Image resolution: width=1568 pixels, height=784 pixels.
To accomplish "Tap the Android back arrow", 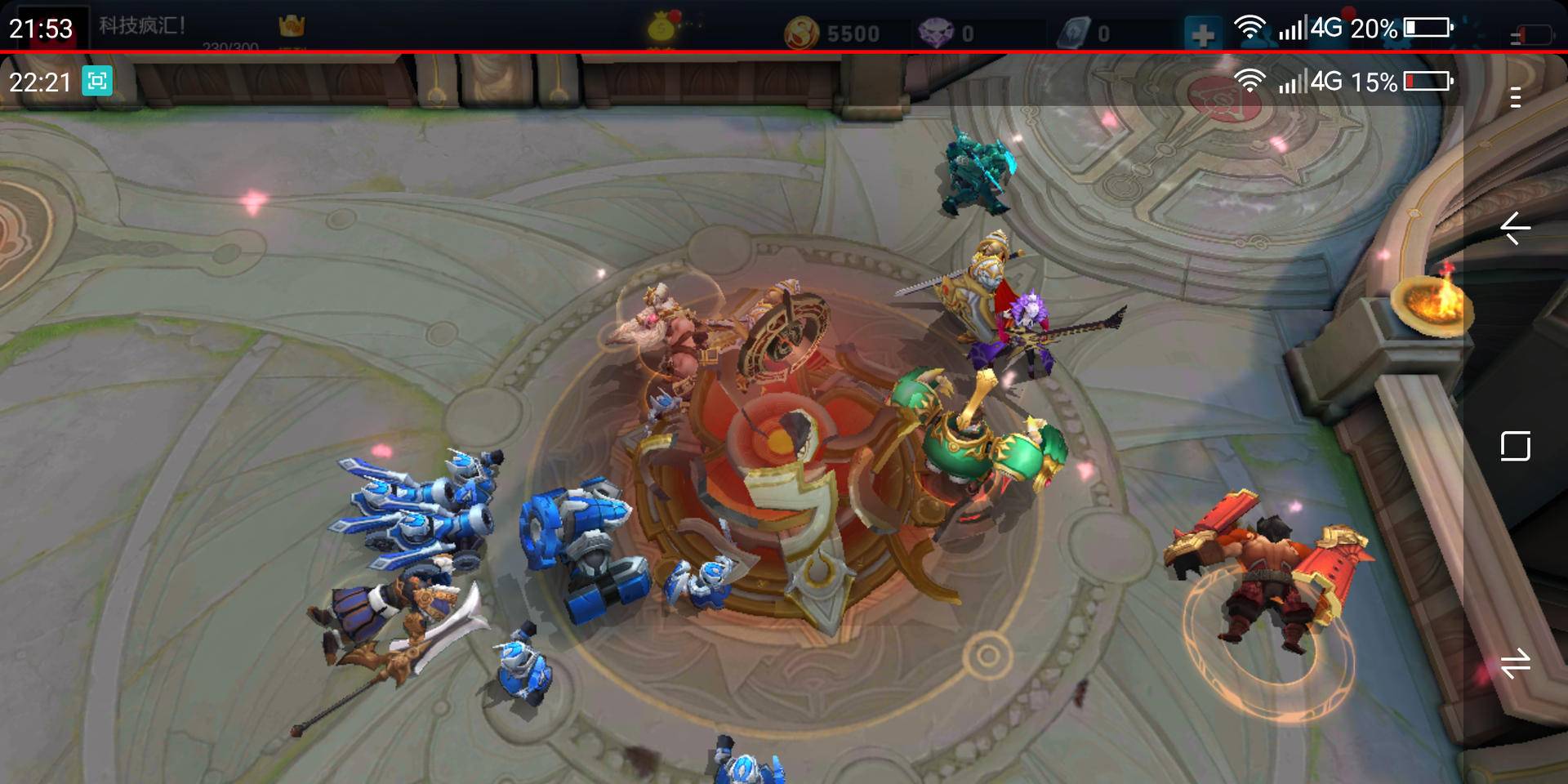I will coord(1516,228).
